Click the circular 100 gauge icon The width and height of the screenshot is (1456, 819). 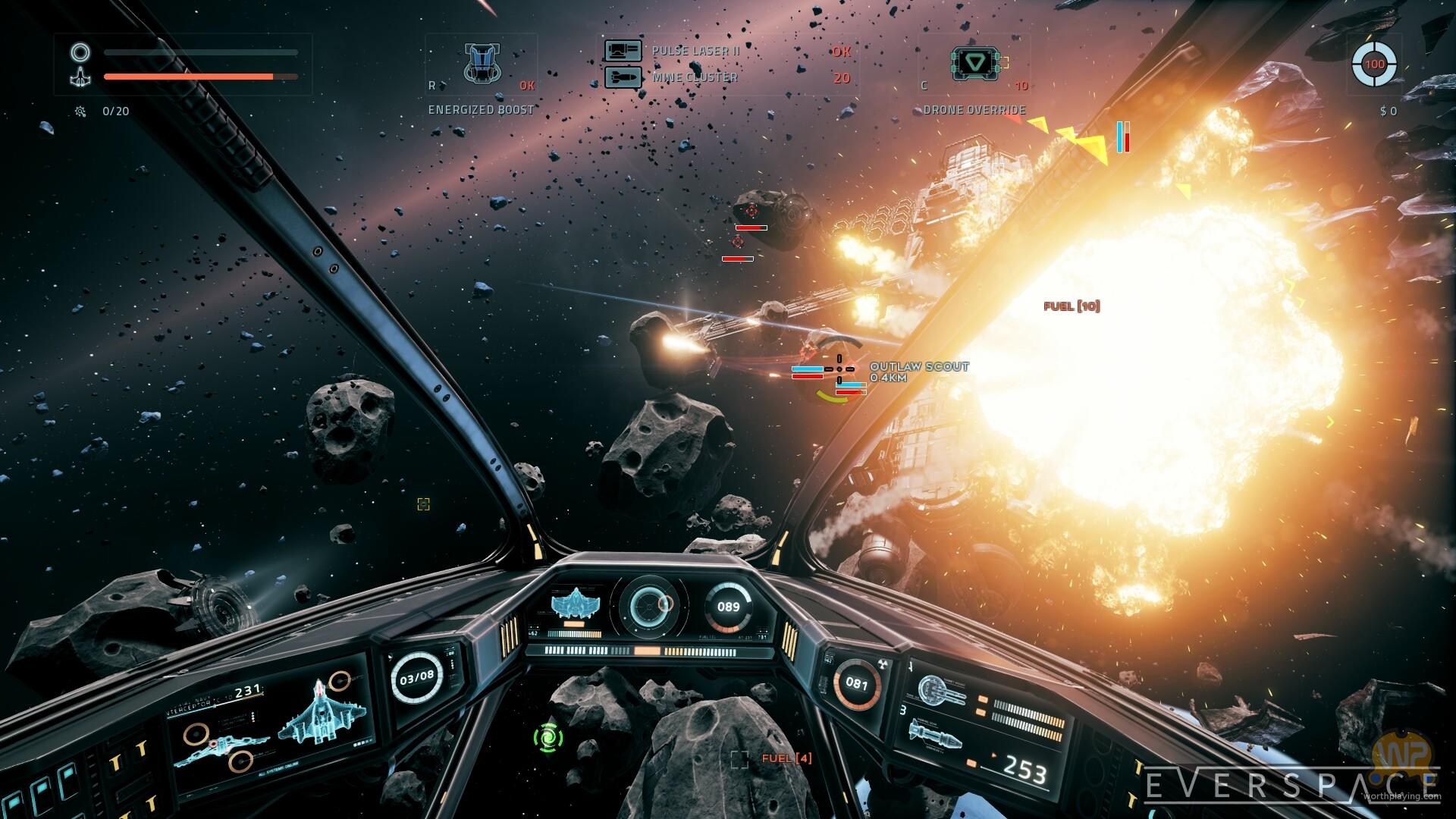(x=1374, y=64)
